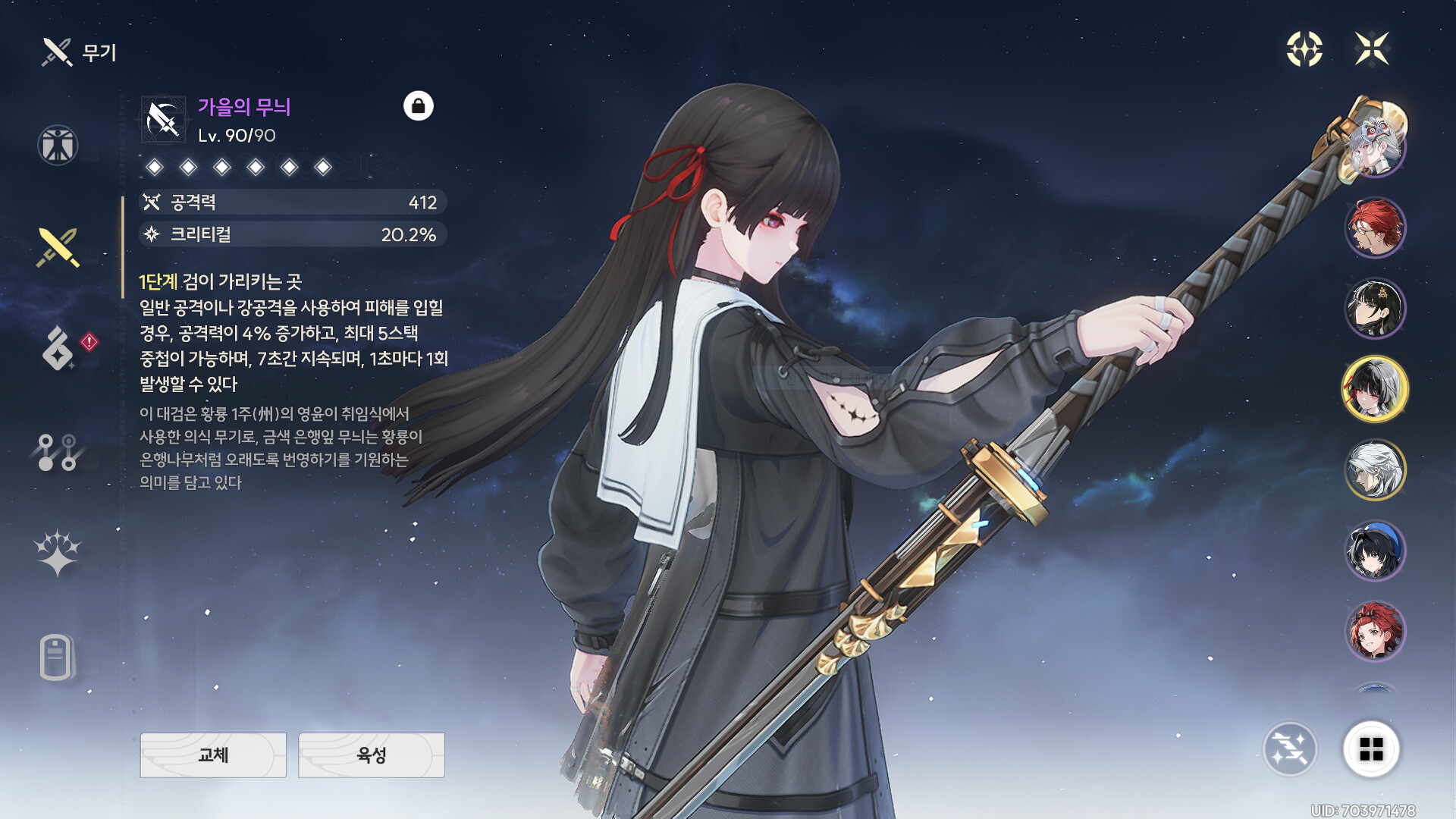This screenshot has width=1456, height=819.
Task: Open the four-square grid button
Action: 1371,749
